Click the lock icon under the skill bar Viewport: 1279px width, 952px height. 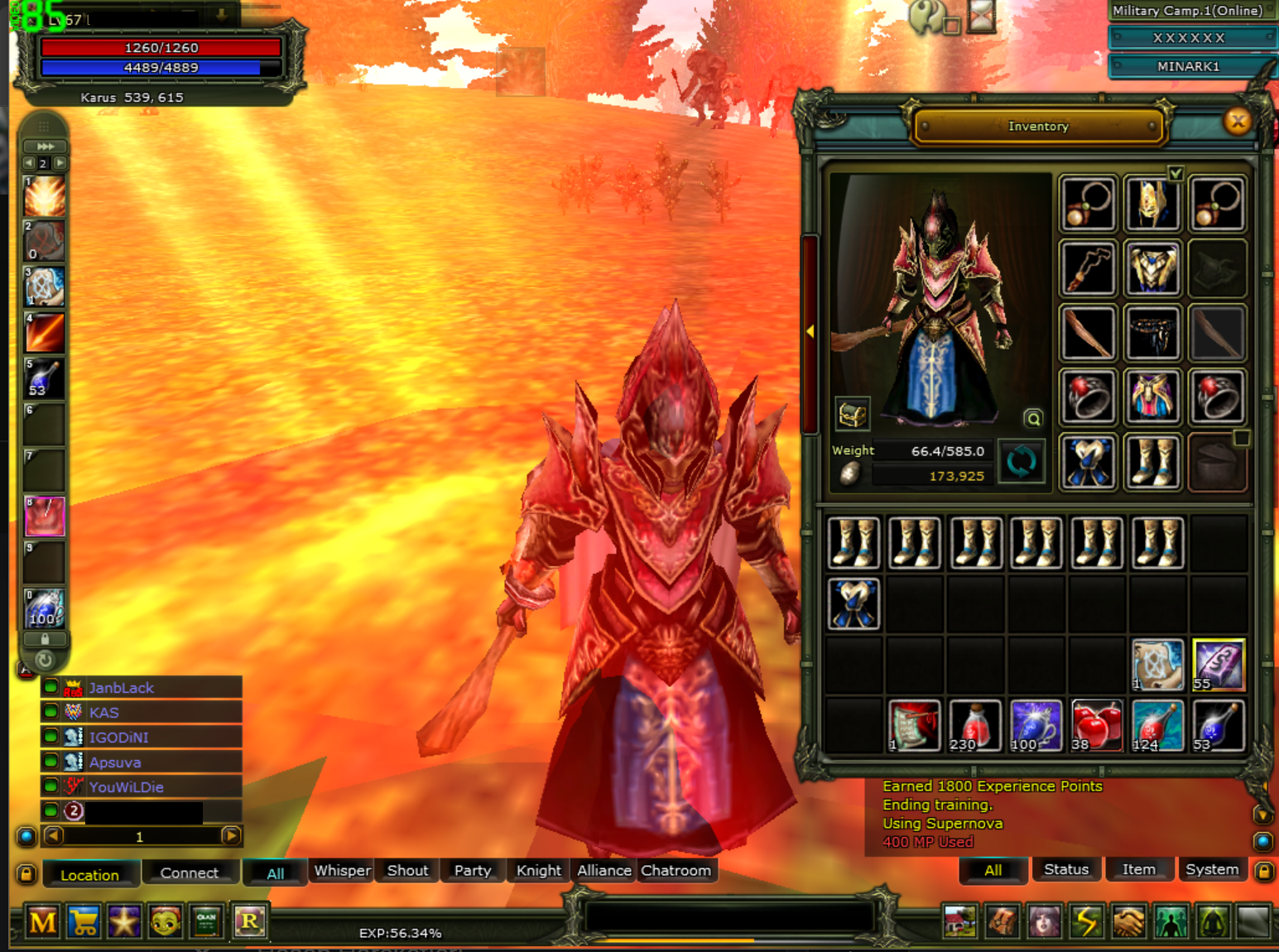[45, 638]
